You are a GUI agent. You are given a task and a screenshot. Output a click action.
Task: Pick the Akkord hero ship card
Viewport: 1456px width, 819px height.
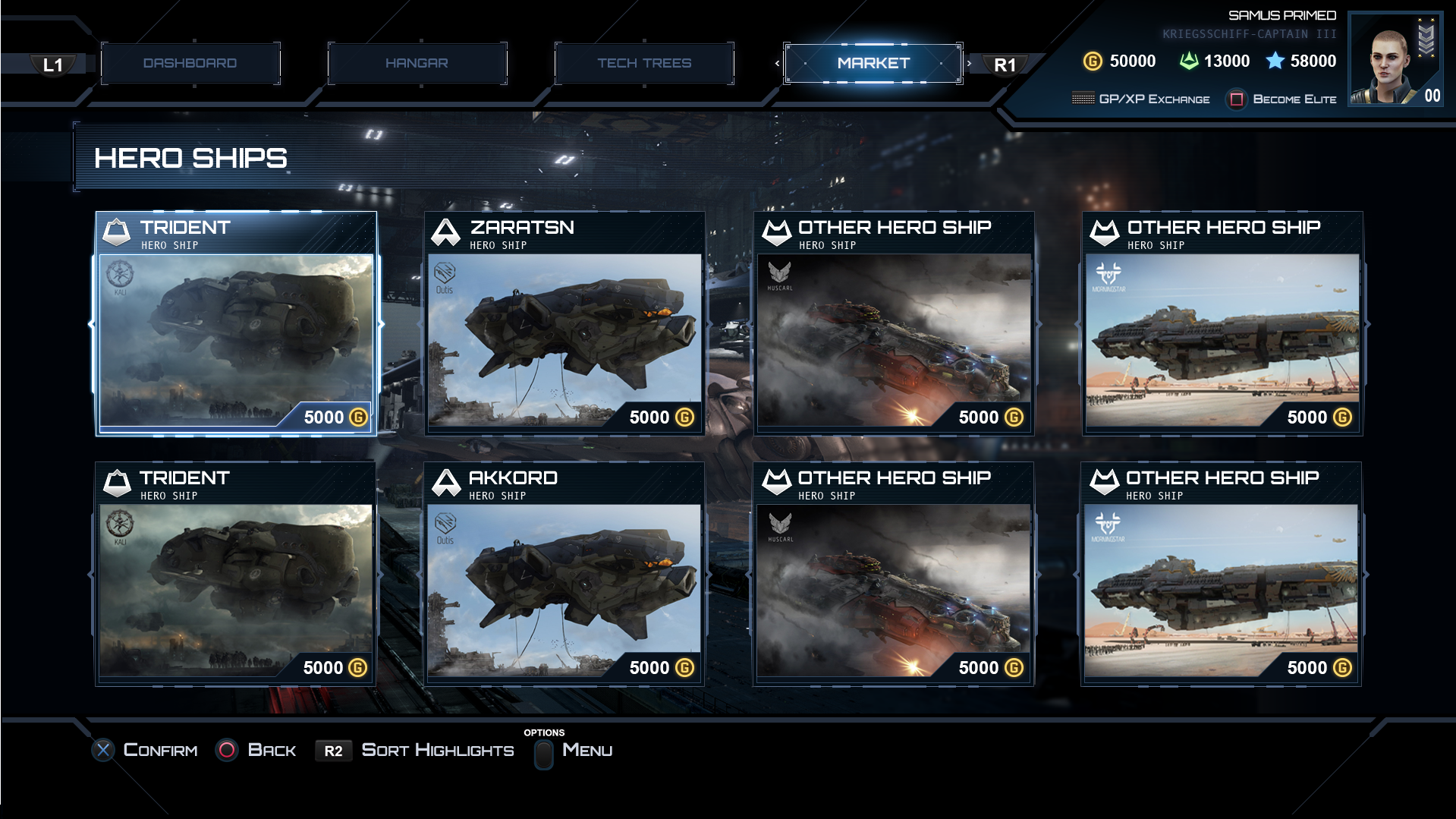(x=564, y=575)
